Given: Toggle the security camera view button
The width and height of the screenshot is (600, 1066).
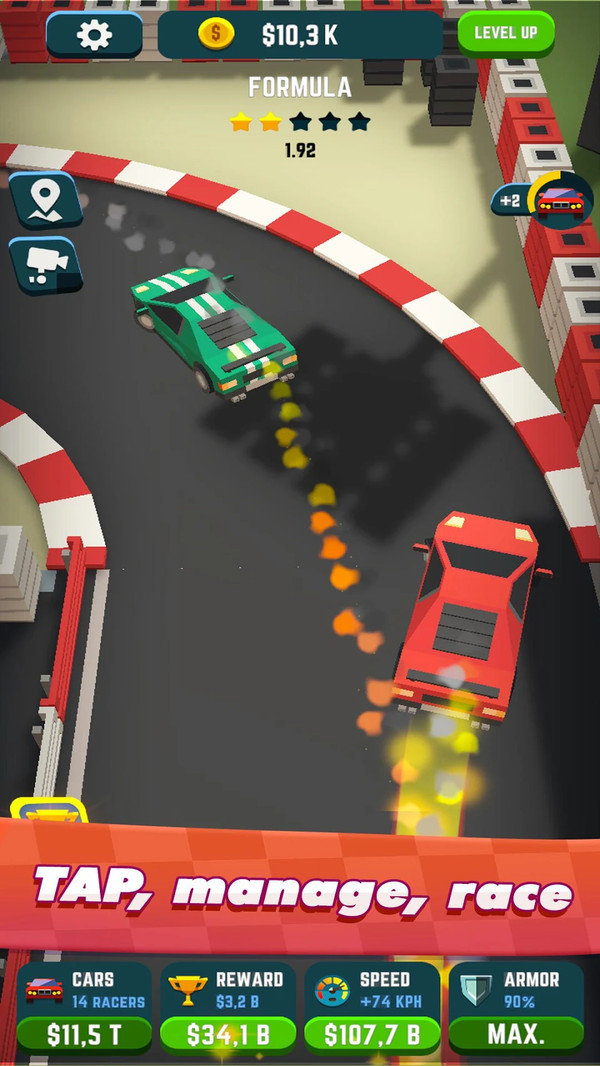Looking at the screenshot, I should pyautogui.click(x=45, y=265).
